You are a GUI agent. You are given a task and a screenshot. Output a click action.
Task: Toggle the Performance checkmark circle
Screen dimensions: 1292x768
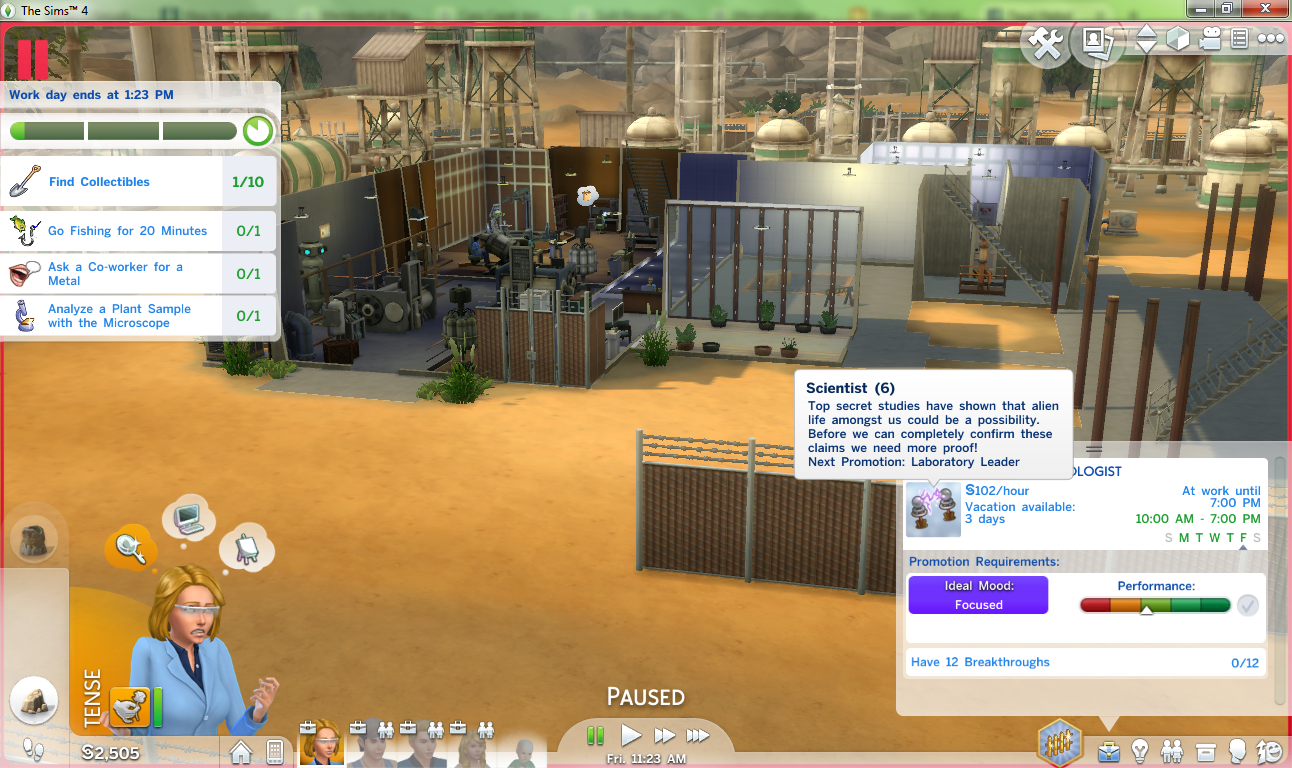(x=1247, y=604)
